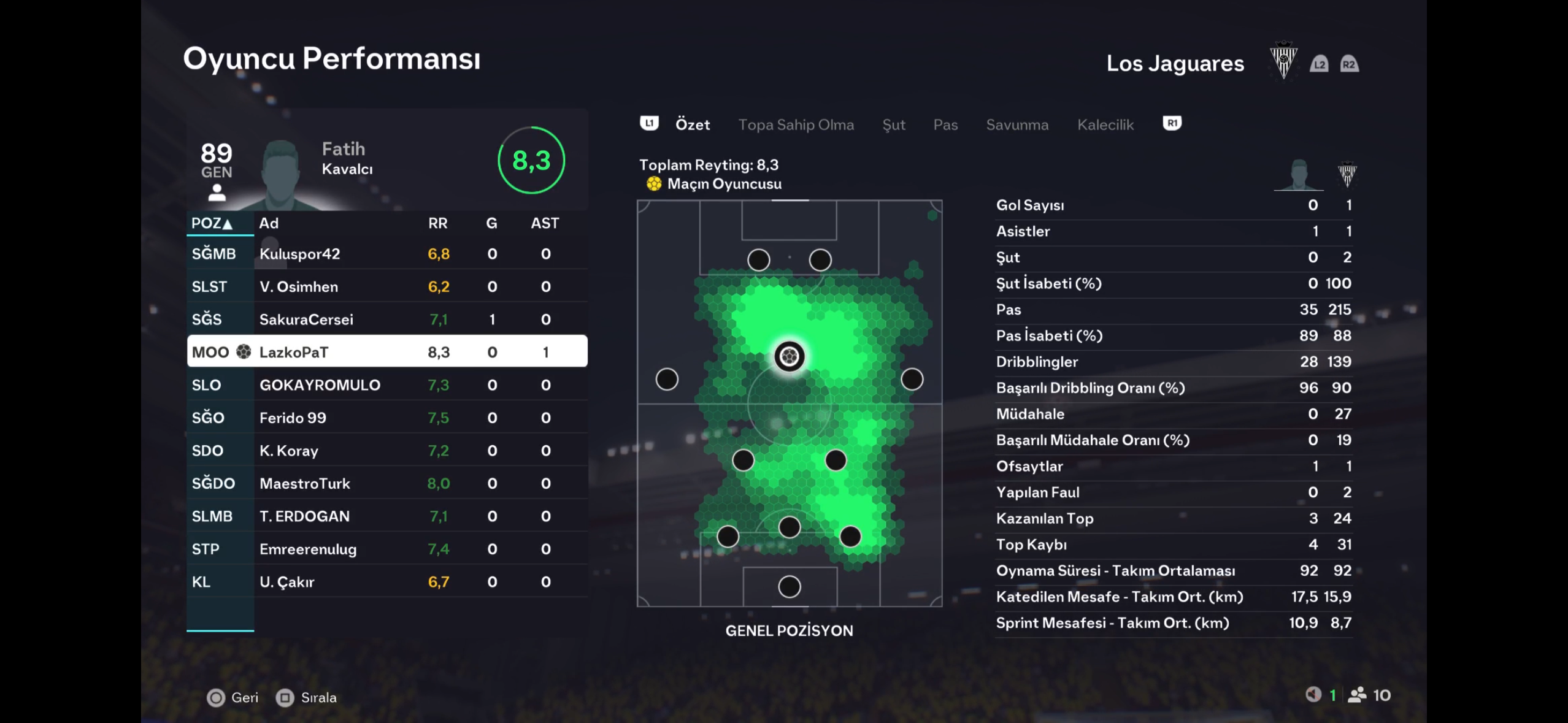Select Emreerenulug's row
1568x723 pixels.
coord(386,549)
